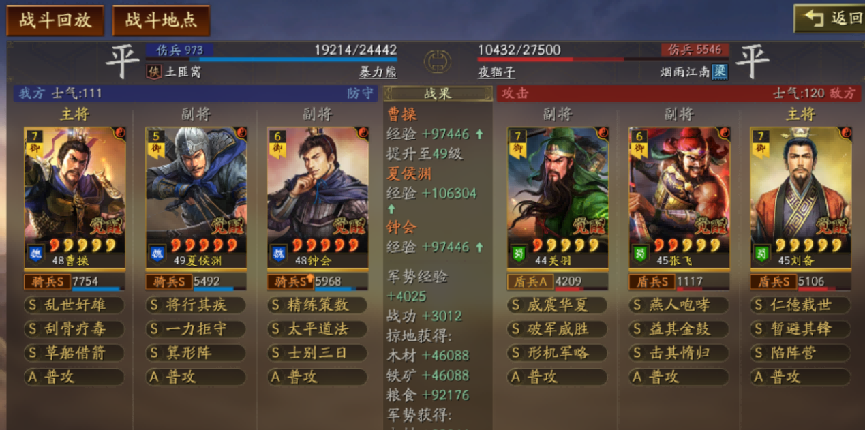View the 陷阵营 skill

click(800, 353)
